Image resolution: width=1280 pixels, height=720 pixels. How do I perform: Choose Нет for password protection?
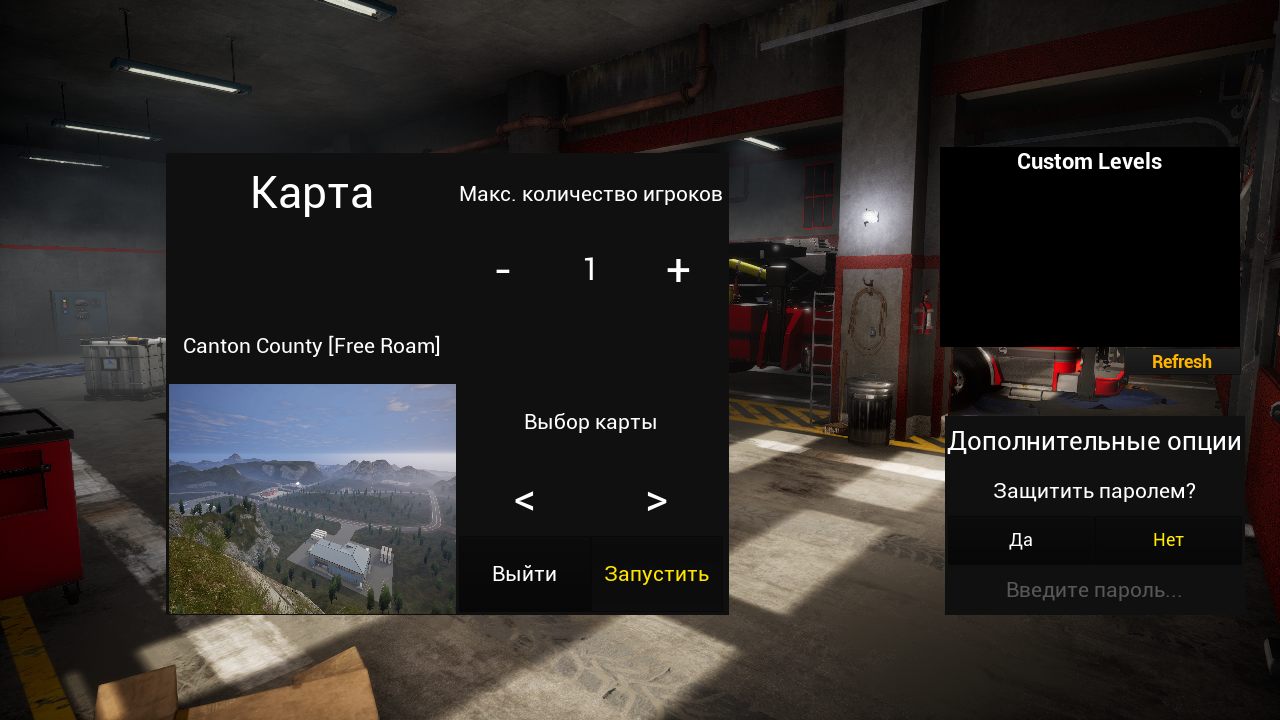point(1168,540)
